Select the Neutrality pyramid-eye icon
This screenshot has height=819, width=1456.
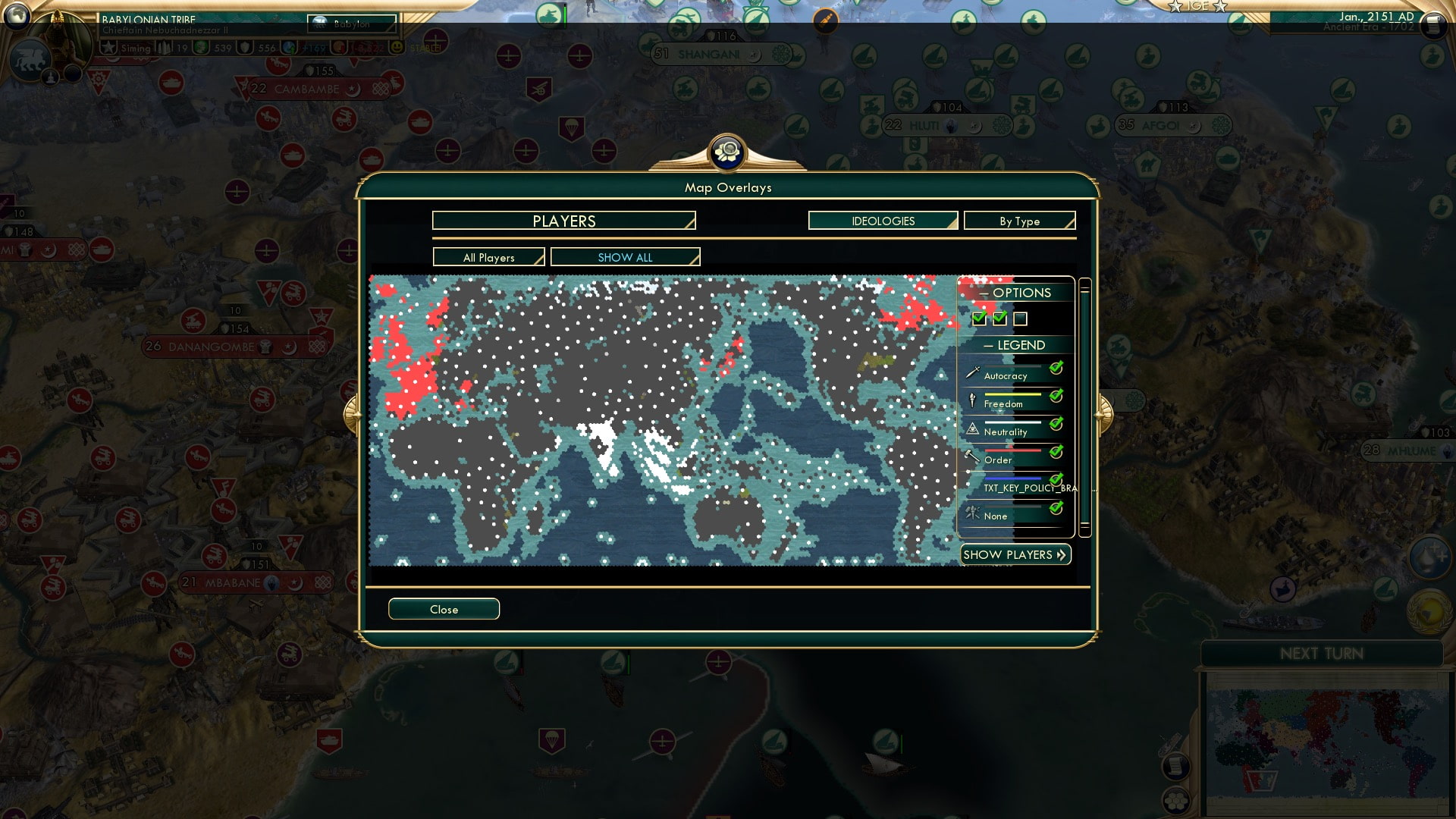pos(972,429)
